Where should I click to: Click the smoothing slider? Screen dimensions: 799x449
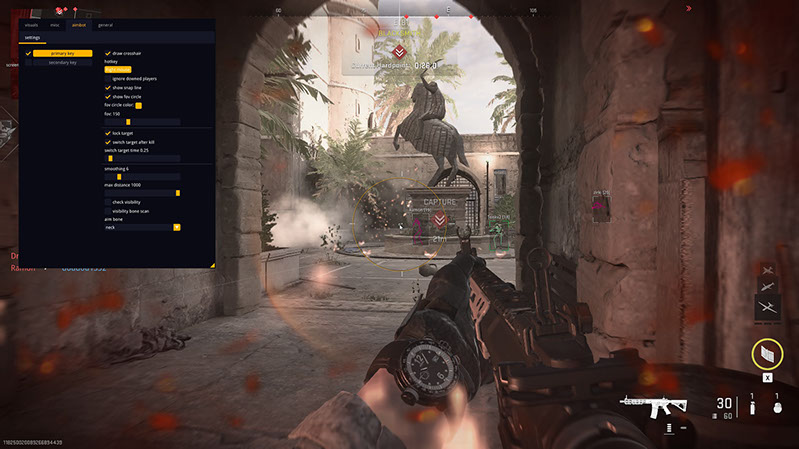click(x=142, y=176)
